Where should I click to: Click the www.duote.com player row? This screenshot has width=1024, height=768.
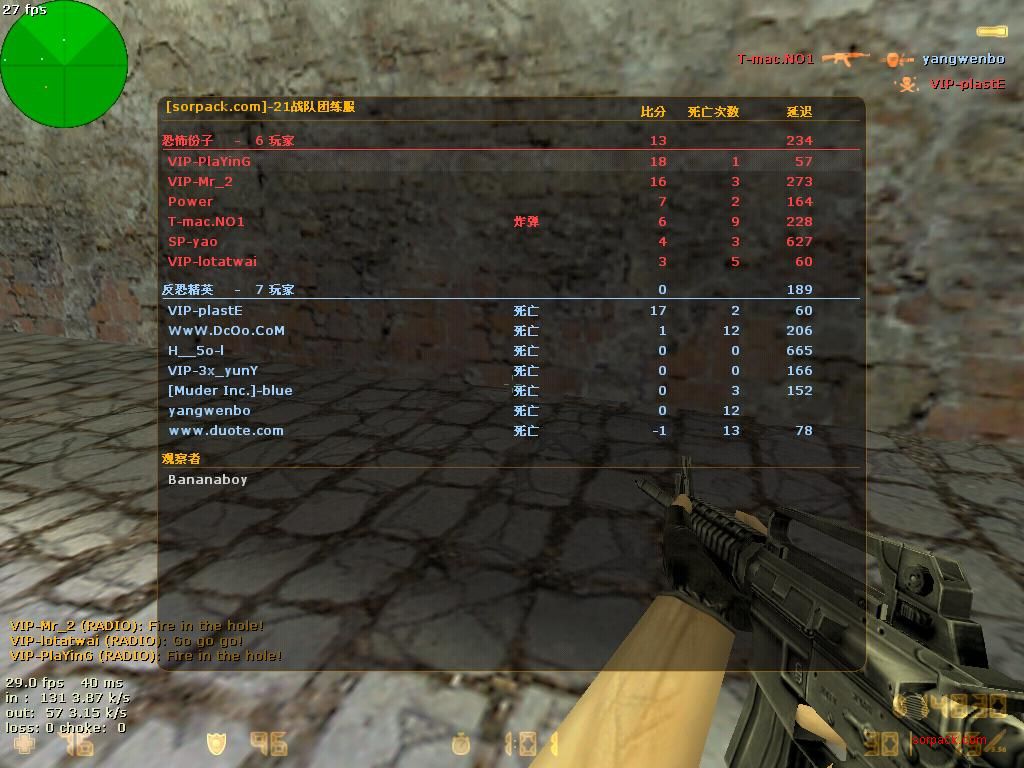tap(226, 430)
